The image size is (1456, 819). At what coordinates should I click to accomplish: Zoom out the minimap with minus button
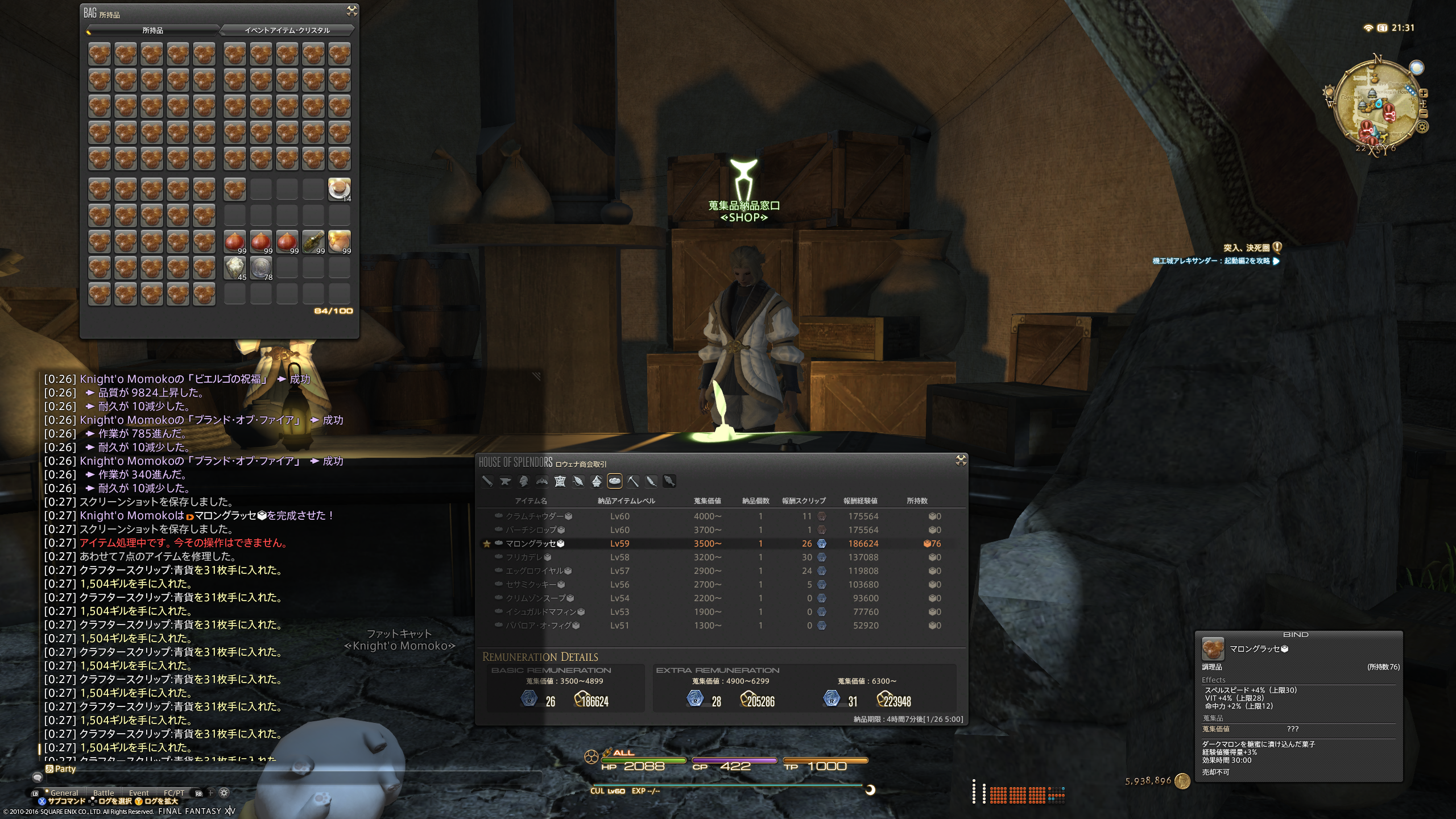pos(1423,113)
